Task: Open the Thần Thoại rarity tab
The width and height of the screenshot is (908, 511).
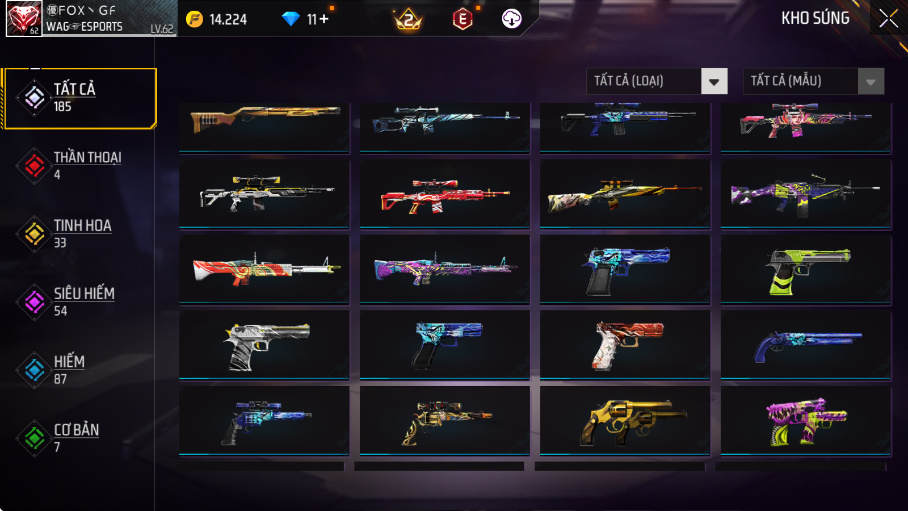Action: (x=80, y=166)
